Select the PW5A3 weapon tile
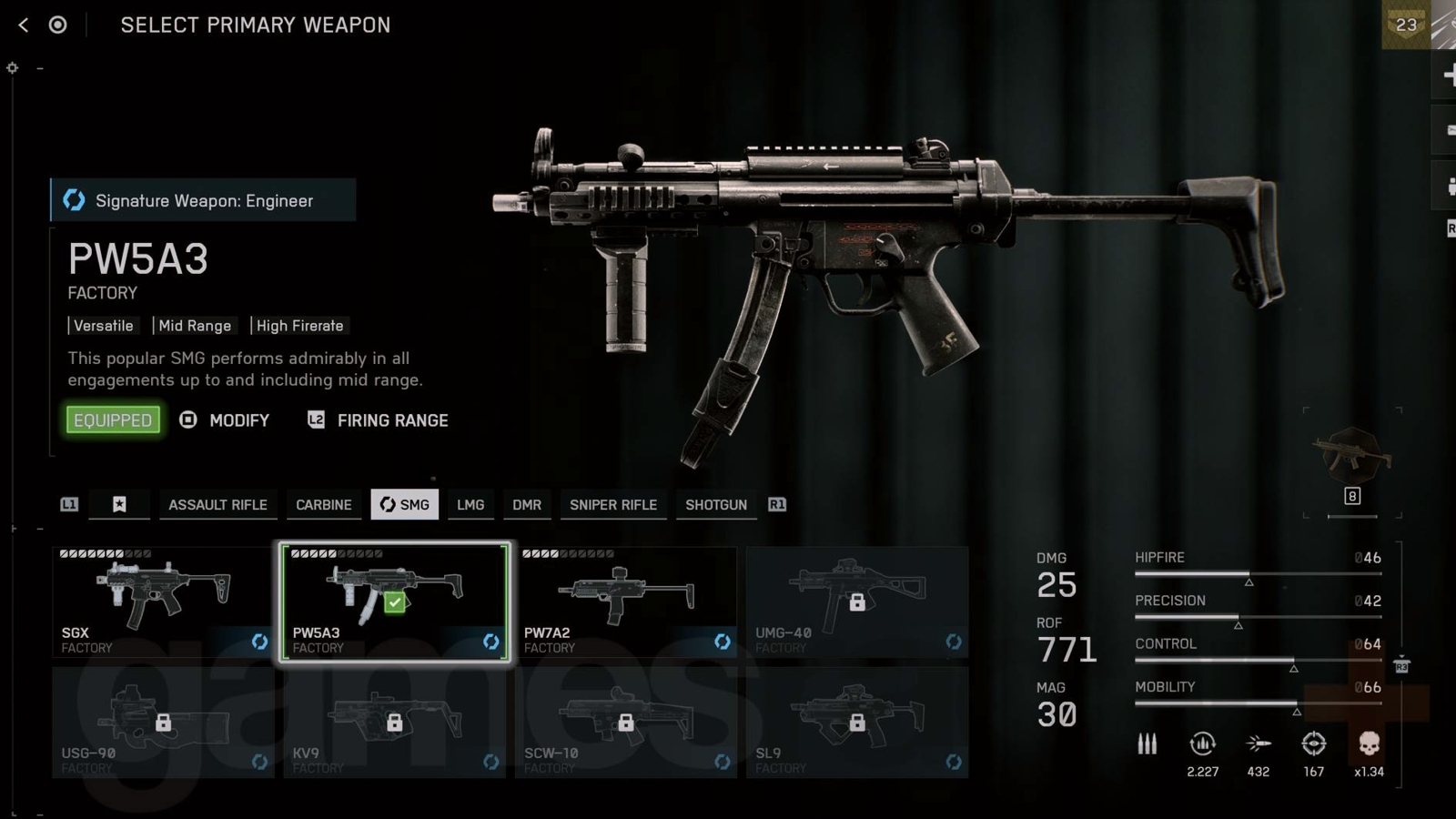 click(x=394, y=602)
